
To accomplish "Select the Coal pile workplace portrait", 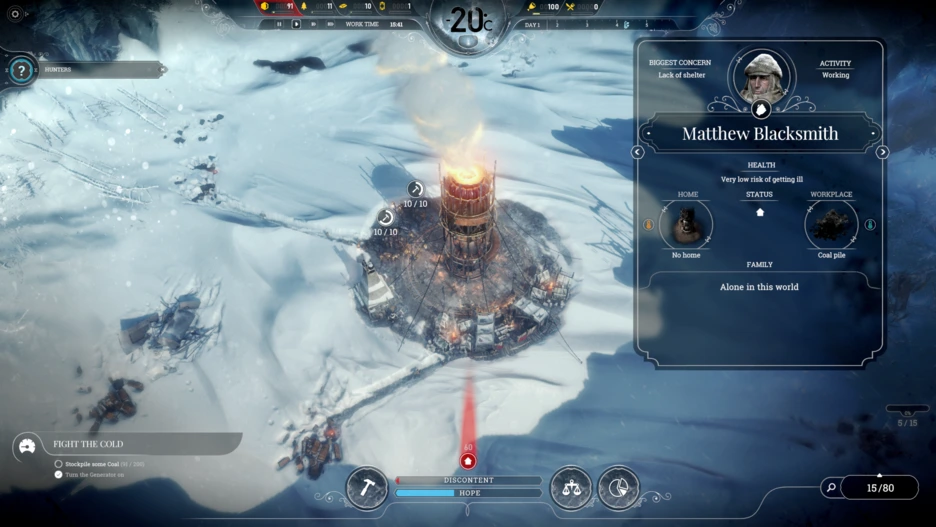I will (831, 224).
